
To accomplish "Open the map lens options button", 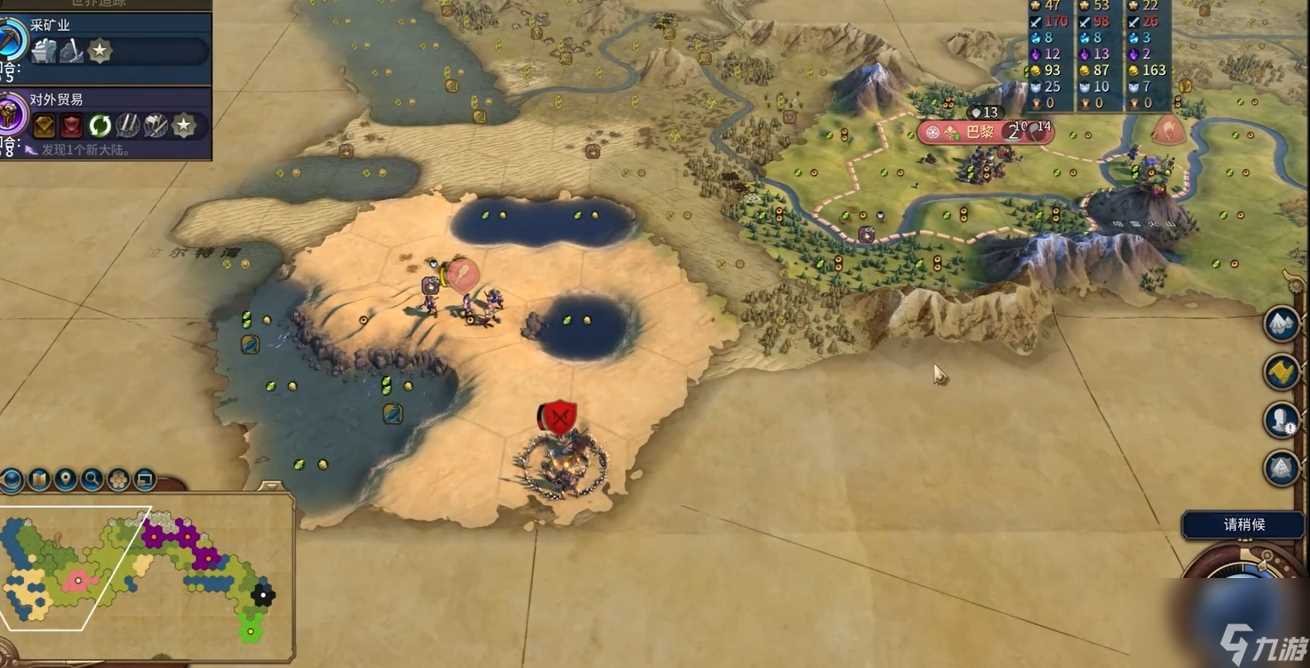I will coord(39,480).
